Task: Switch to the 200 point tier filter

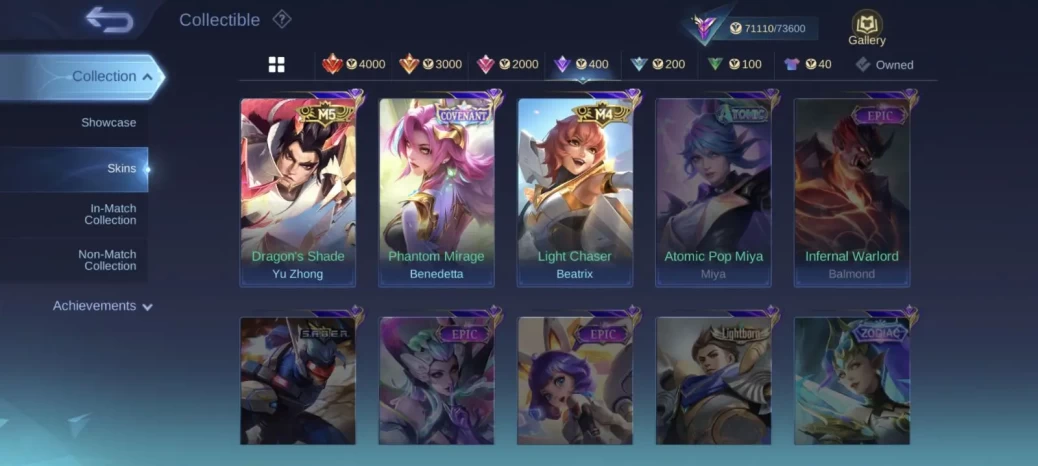Action: 658,65
